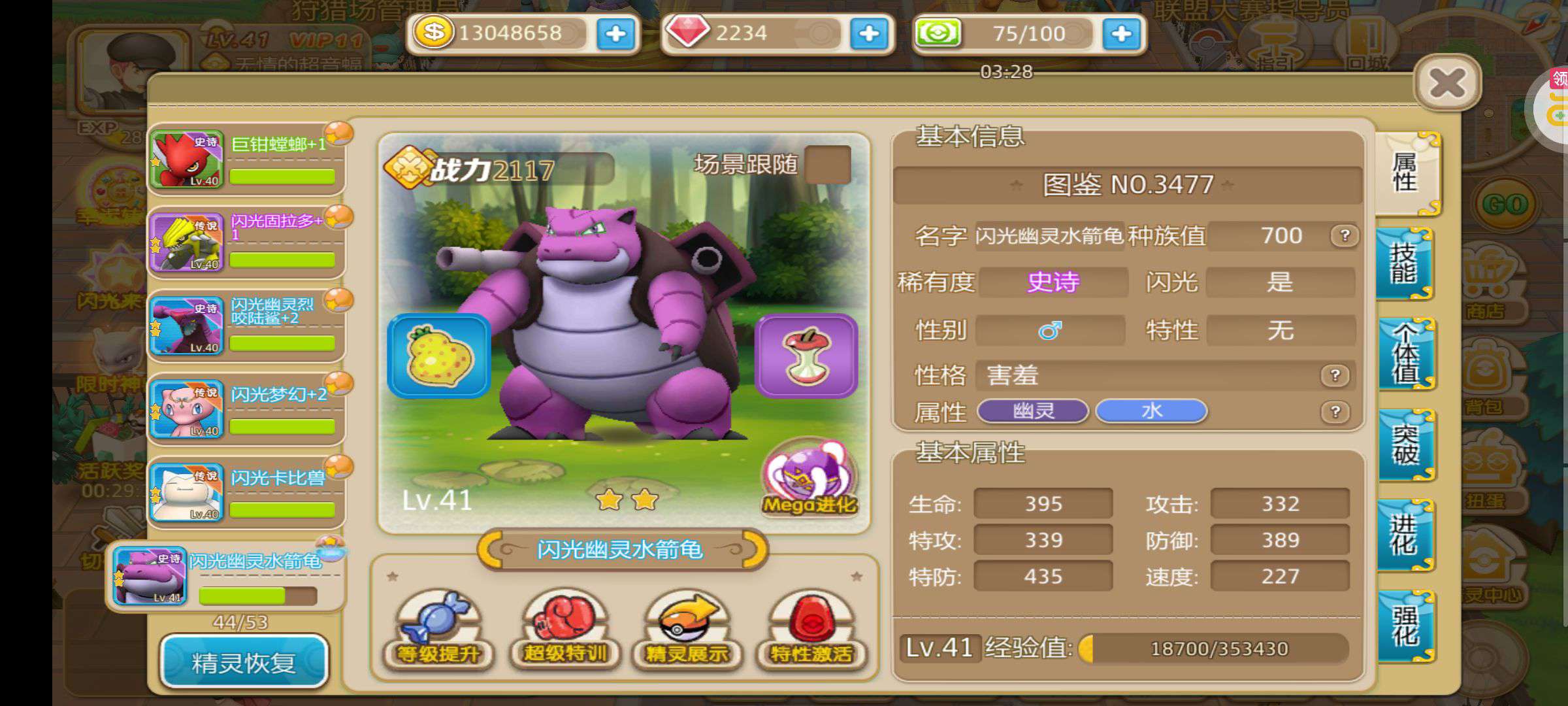Switch to the 个体值 tab
1568x706 pixels.
pyautogui.click(x=1406, y=354)
